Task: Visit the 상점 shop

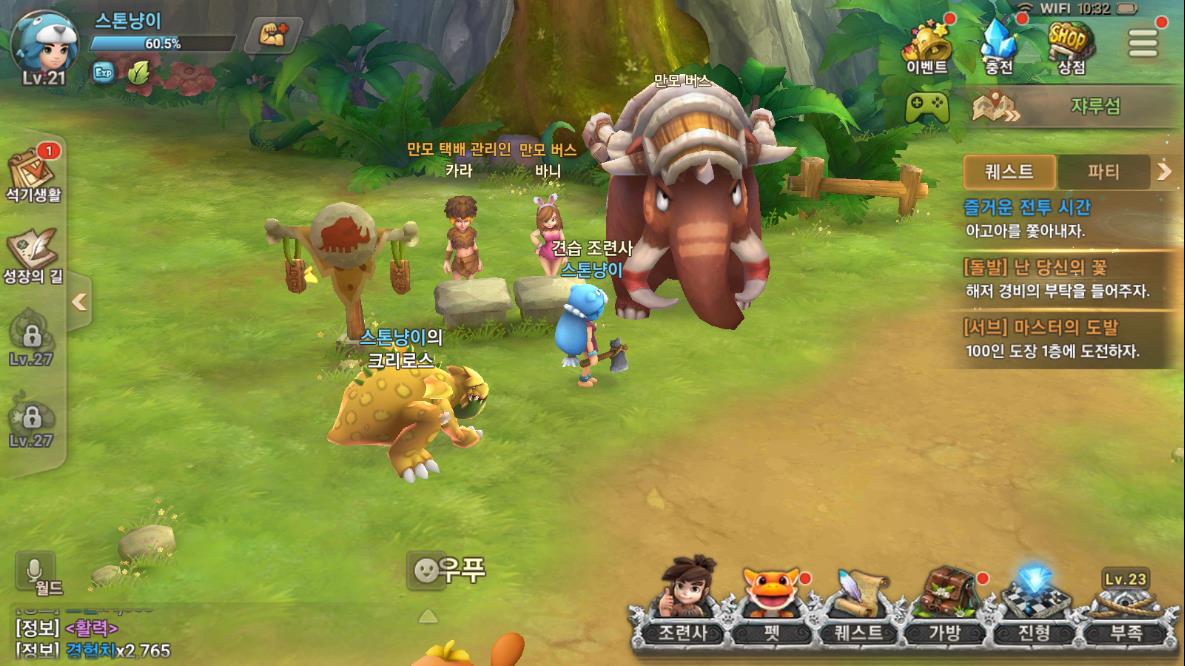Action: tap(1071, 47)
